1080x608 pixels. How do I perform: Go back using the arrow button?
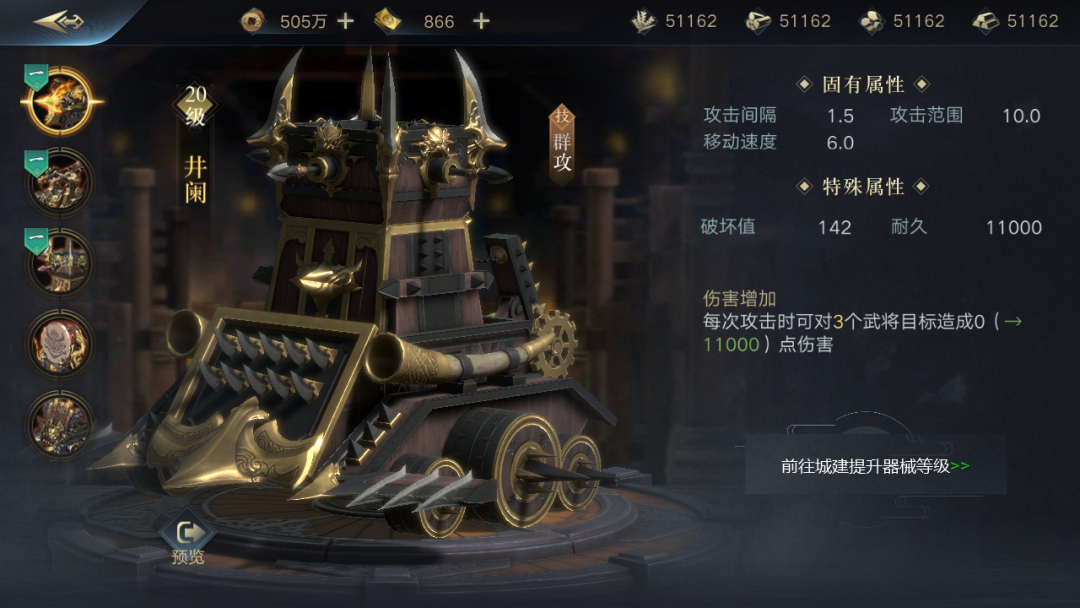58,21
